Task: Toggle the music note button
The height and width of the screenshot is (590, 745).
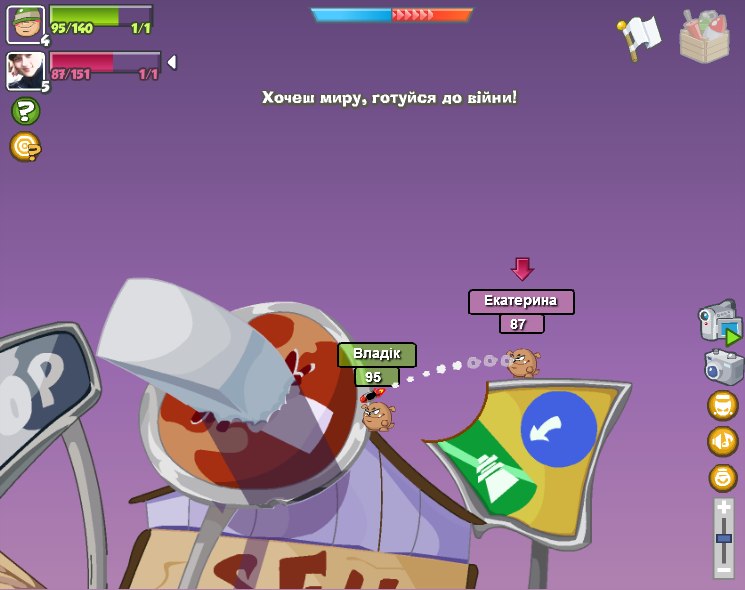Action: (x=722, y=441)
